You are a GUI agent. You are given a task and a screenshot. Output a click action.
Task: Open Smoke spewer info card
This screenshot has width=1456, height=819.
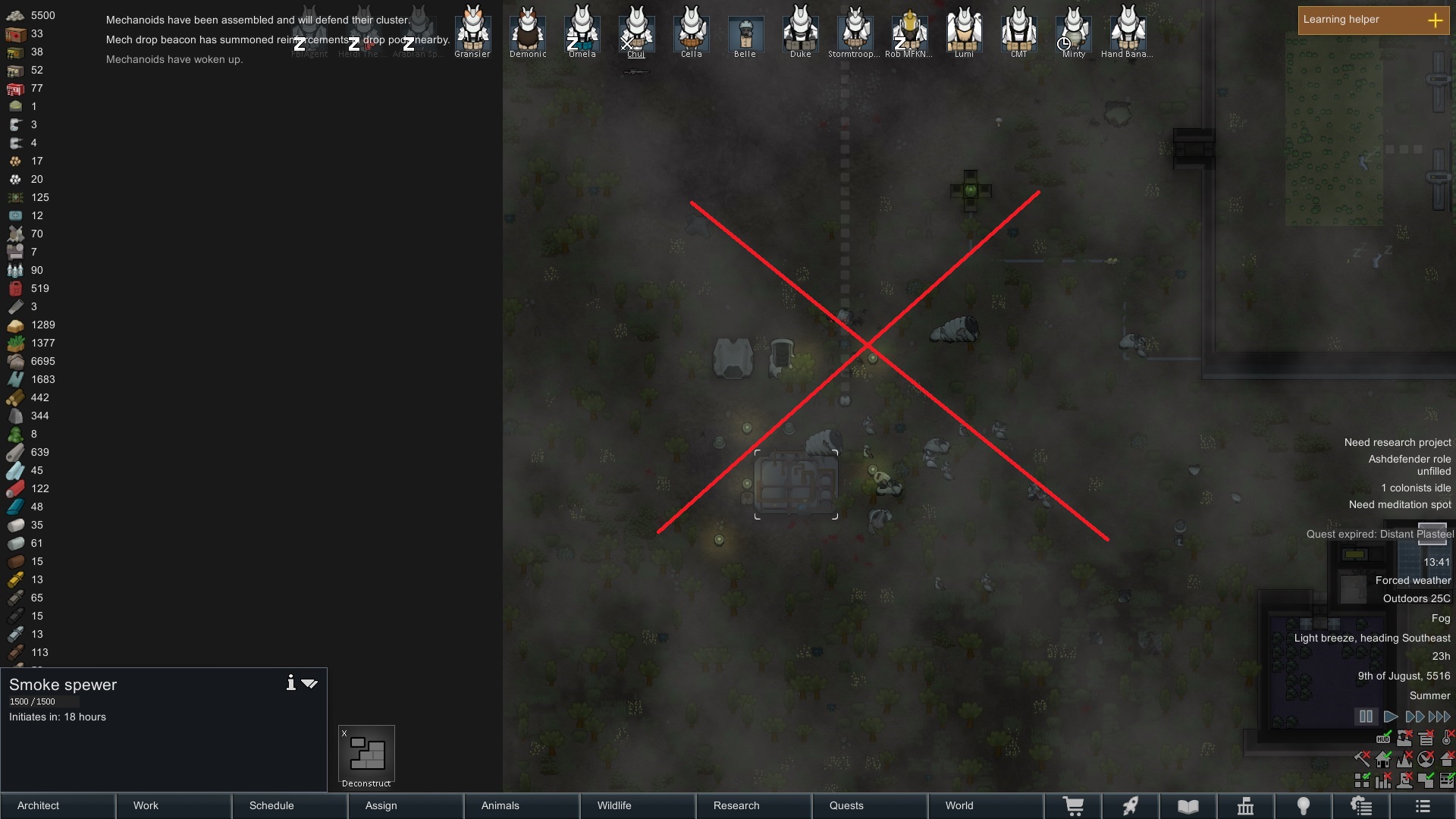pos(290,683)
